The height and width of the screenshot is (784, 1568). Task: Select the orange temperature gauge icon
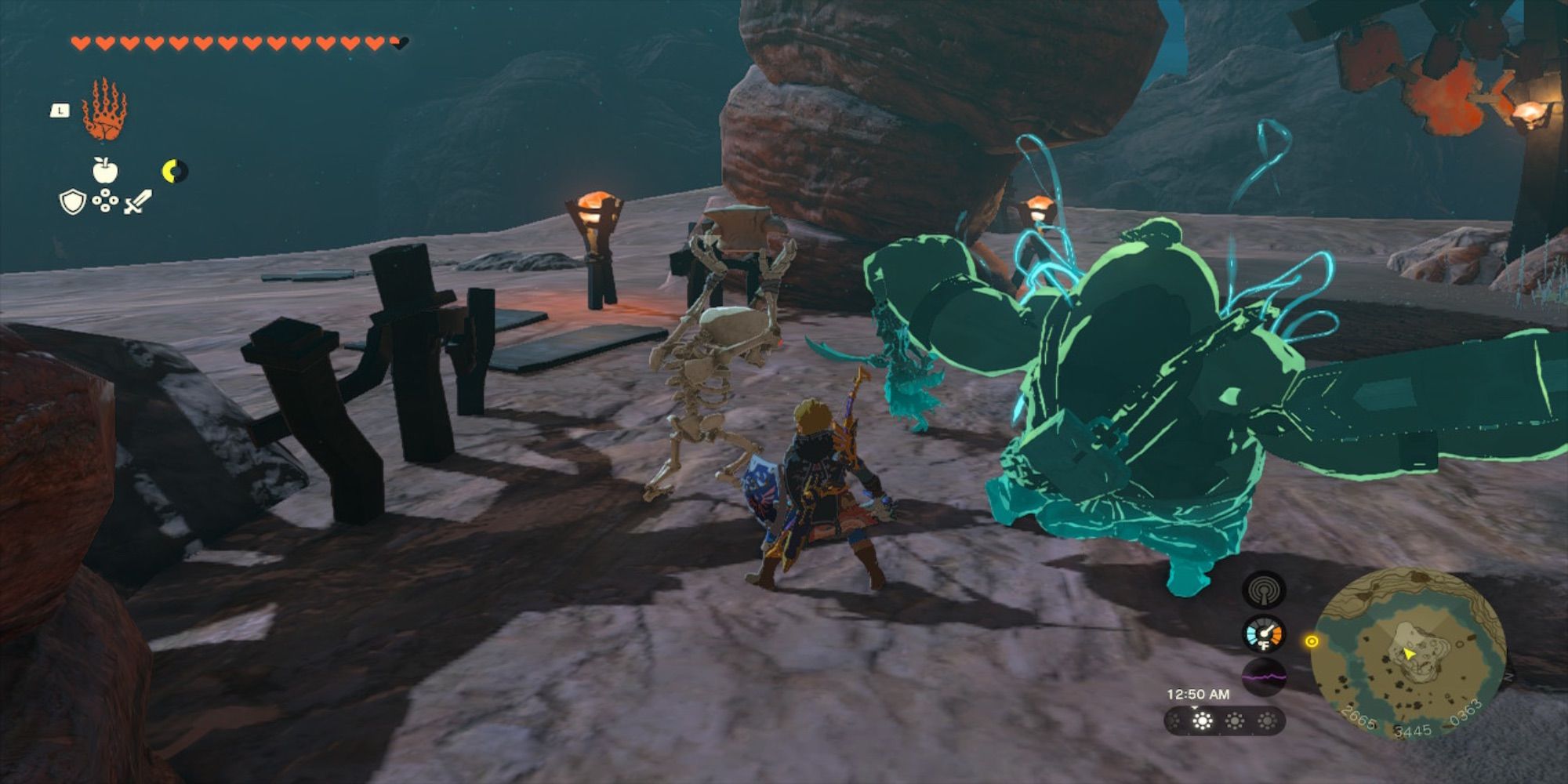(1264, 635)
